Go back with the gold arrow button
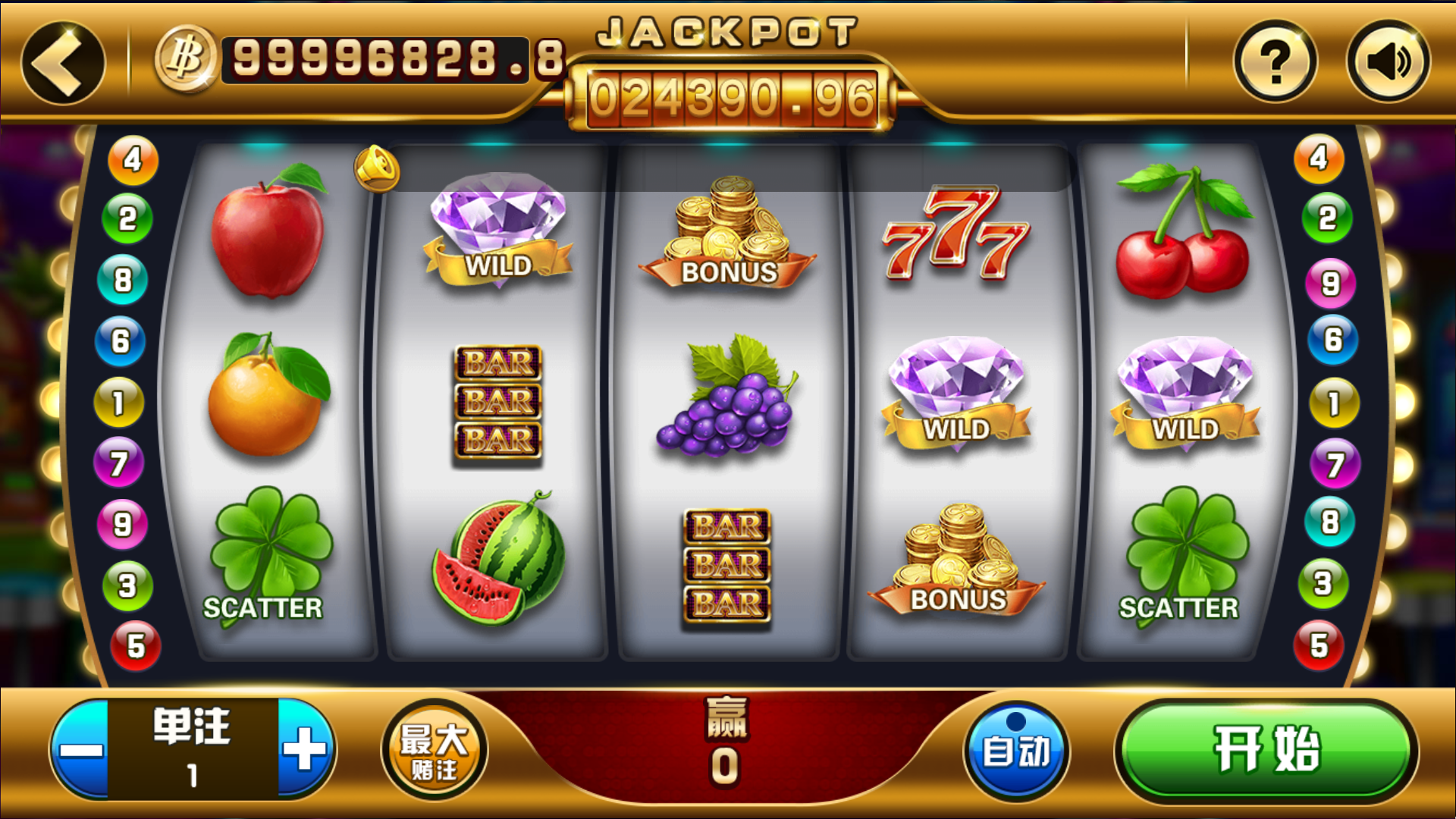Image resolution: width=1456 pixels, height=819 pixels. (63, 62)
